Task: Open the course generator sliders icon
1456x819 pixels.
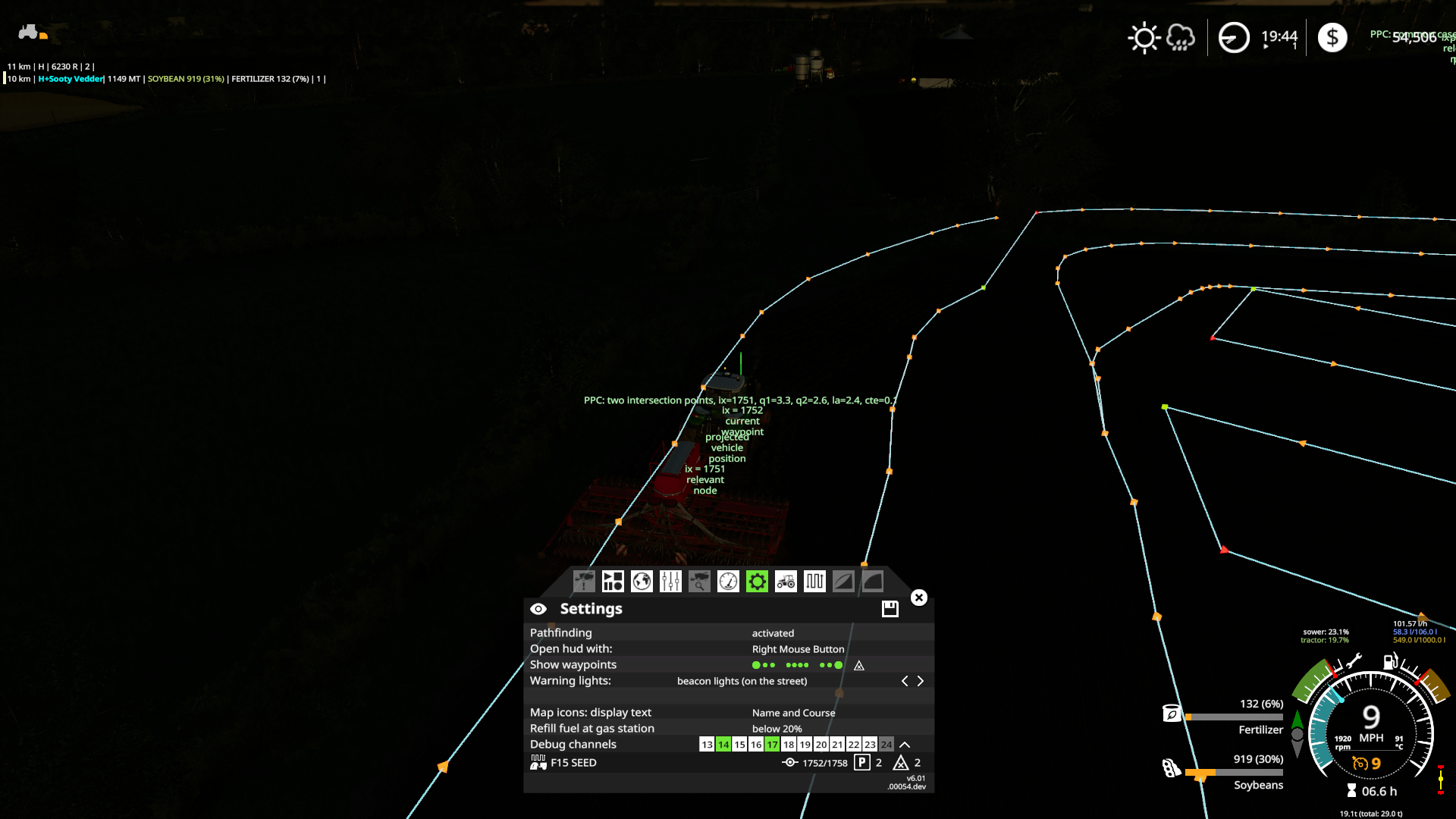Action: (x=670, y=582)
